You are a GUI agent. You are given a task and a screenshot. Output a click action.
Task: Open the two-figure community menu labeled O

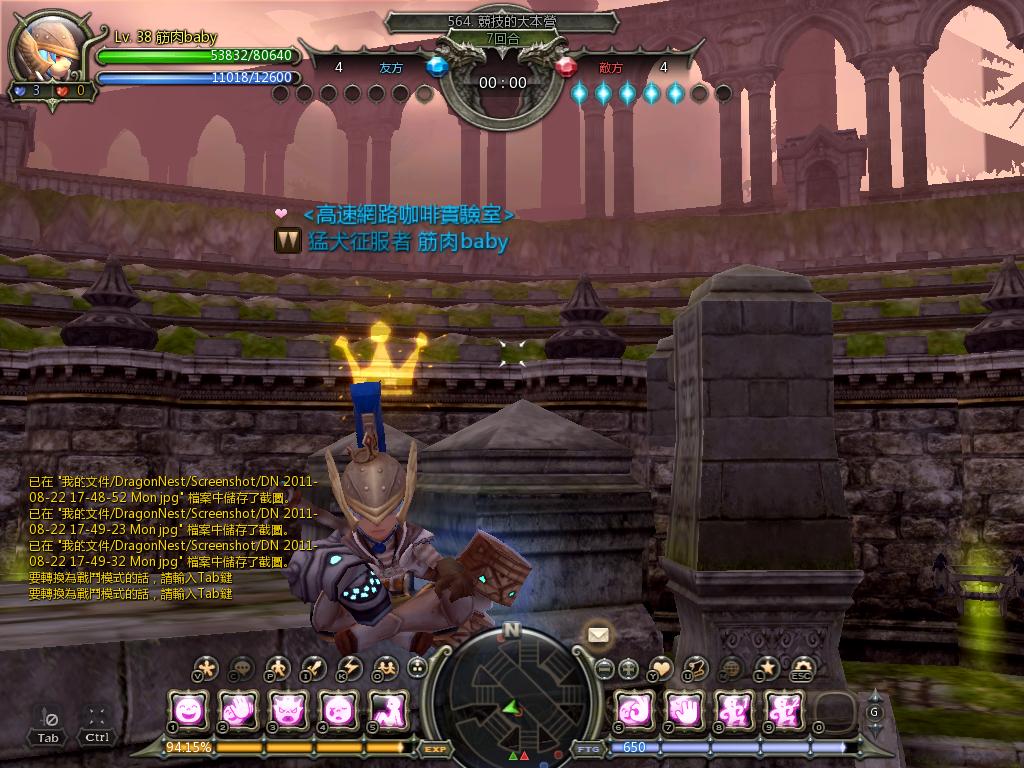click(x=385, y=668)
